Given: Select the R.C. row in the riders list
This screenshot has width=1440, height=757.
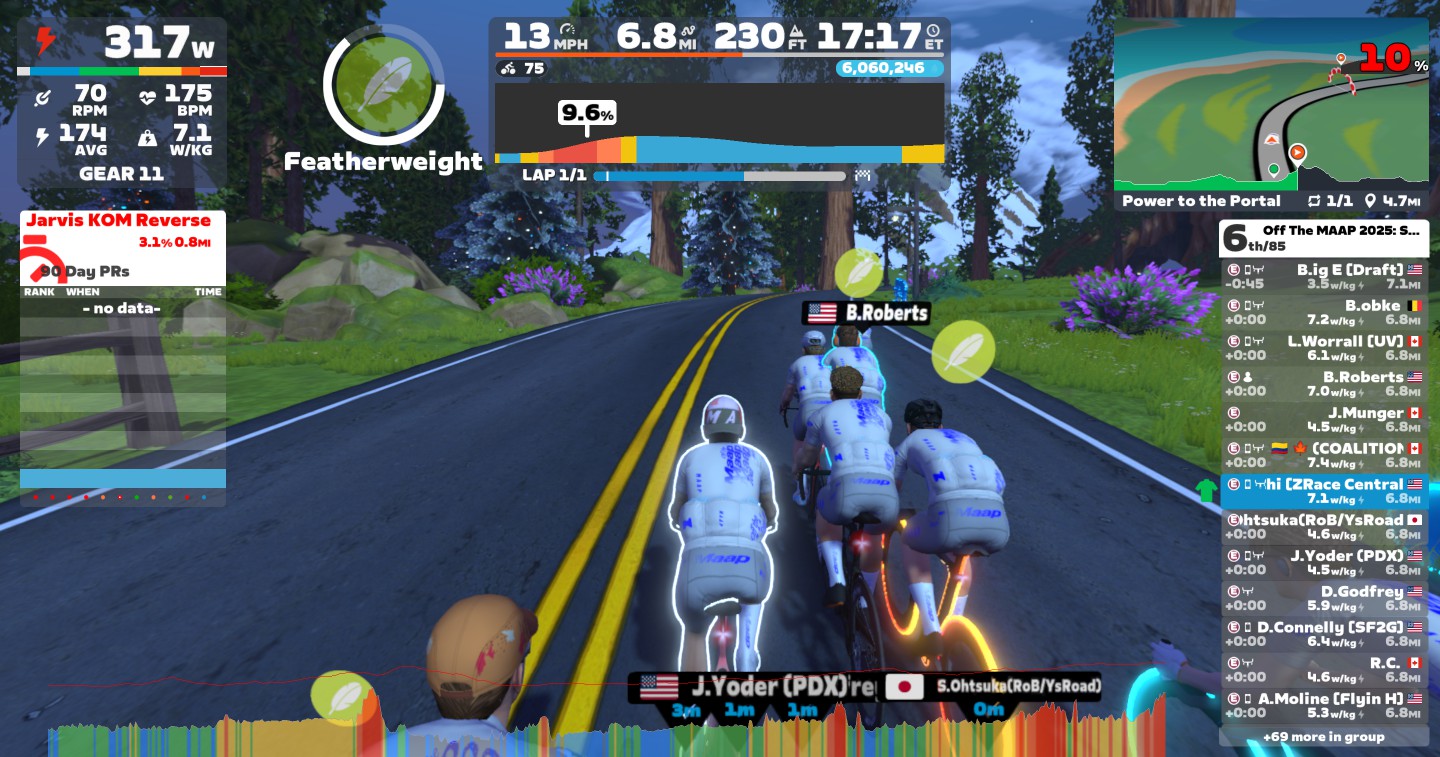Looking at the screenshot, I should 1323,670.
